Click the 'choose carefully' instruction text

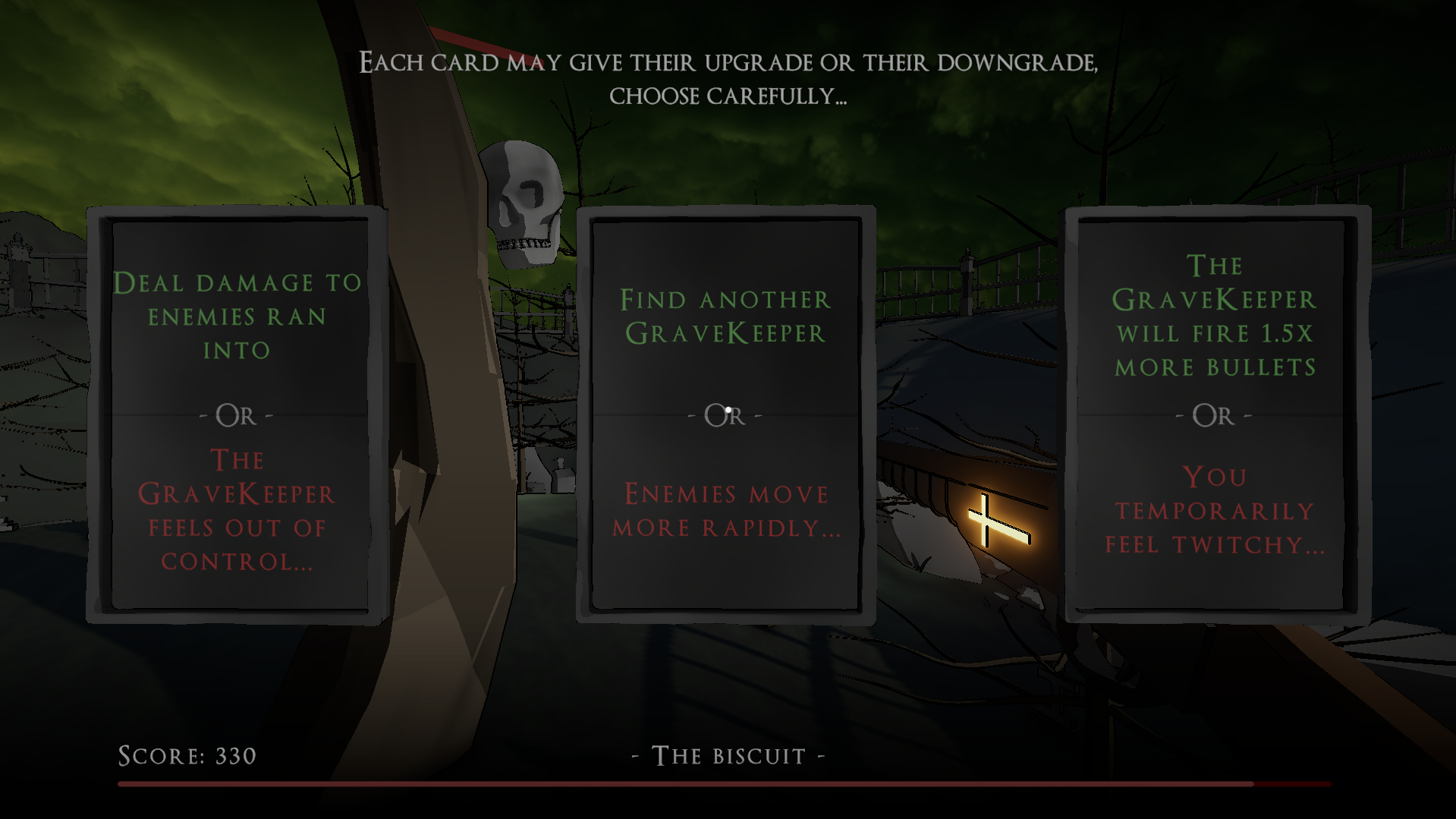tap(728, 96)
